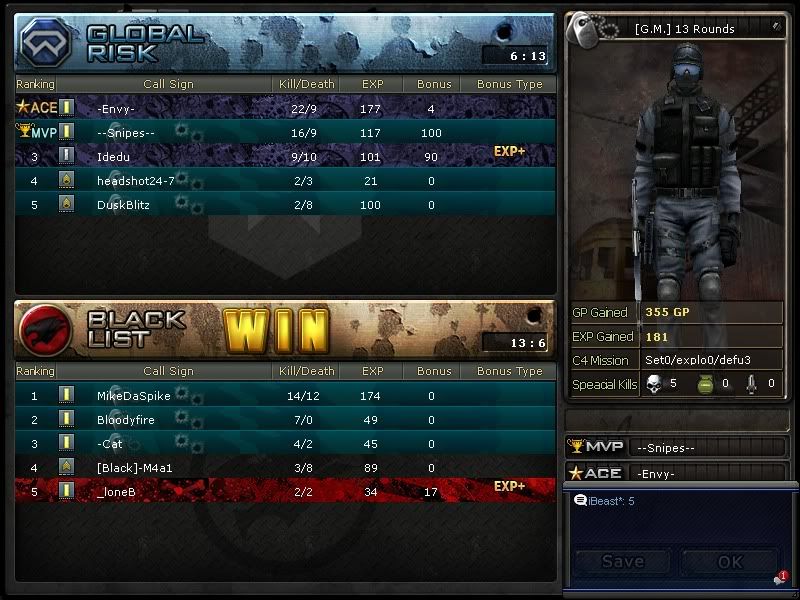The image size is (800, 600).
Task: Choose Bloodyfire in the Black List ranking
Action: [285, 420]
